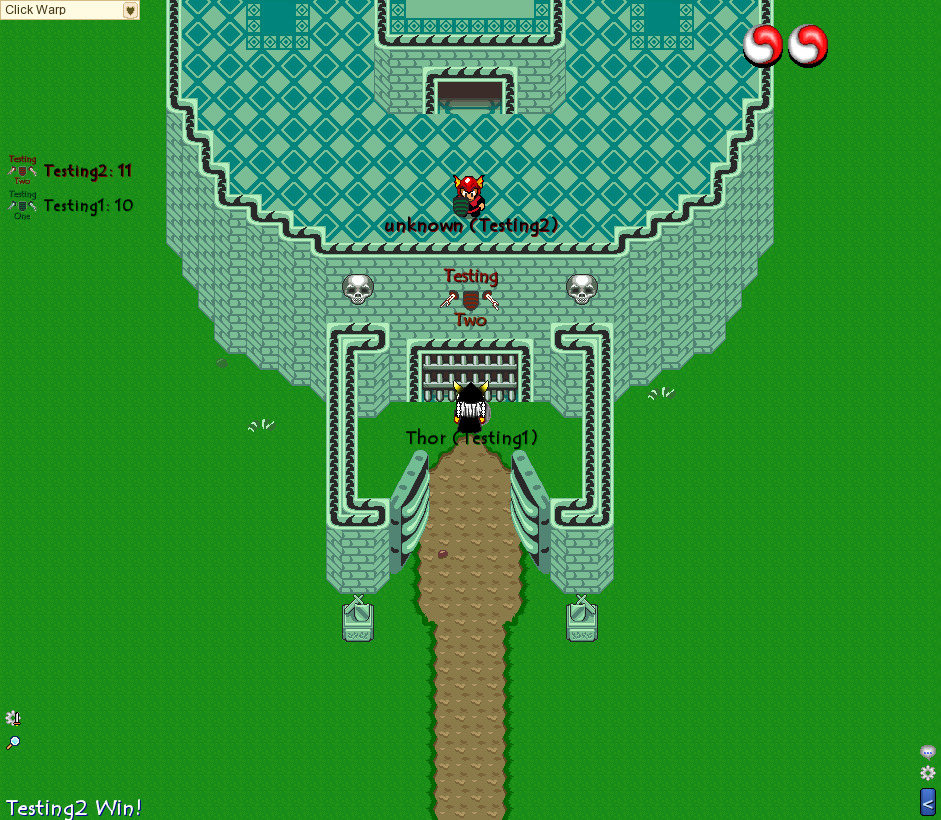This screenshot has height=820, width=941.
Task: Open the Click Warp dropdown
Action: coord(130,10)
